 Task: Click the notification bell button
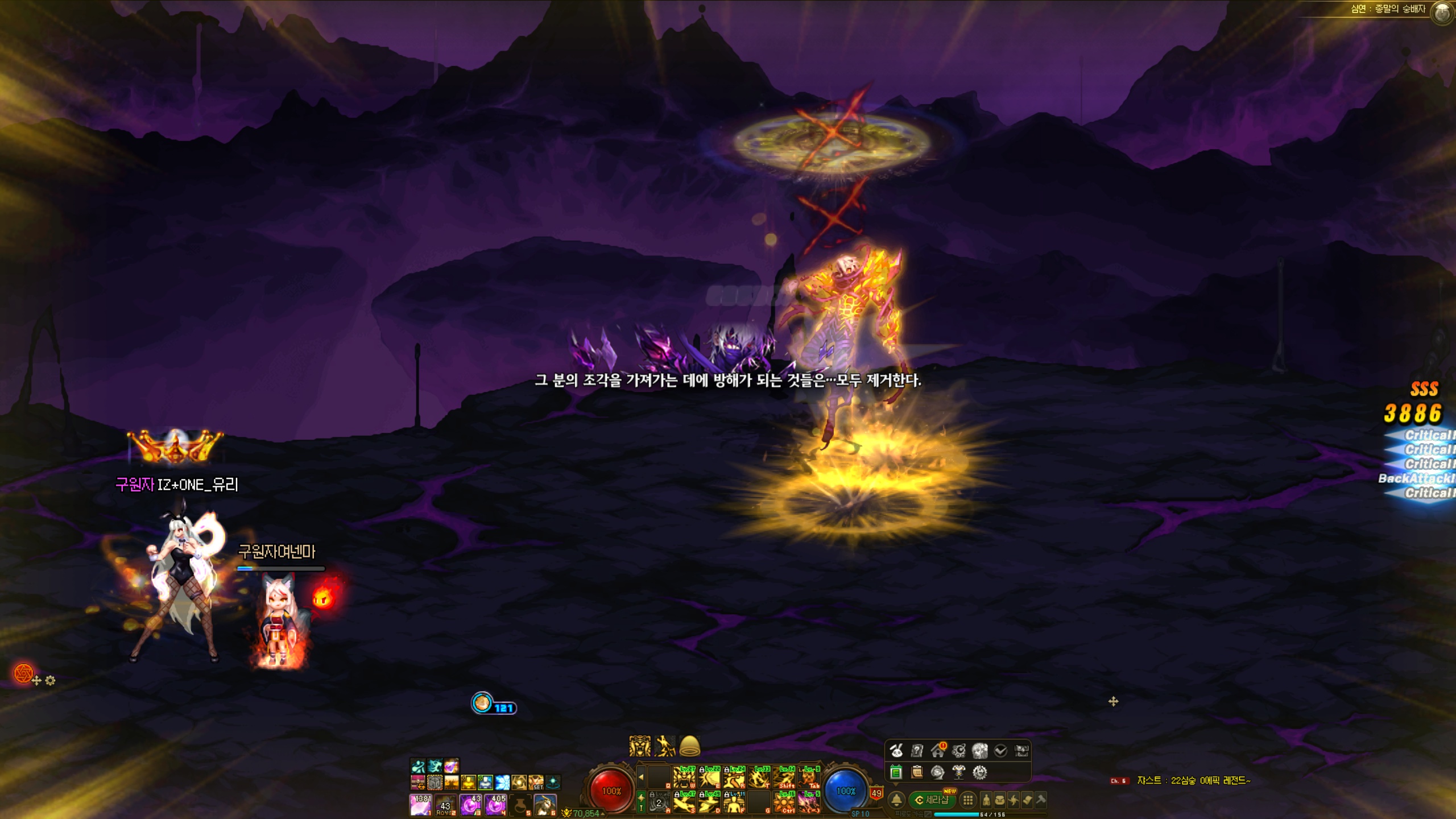[896, 800]
